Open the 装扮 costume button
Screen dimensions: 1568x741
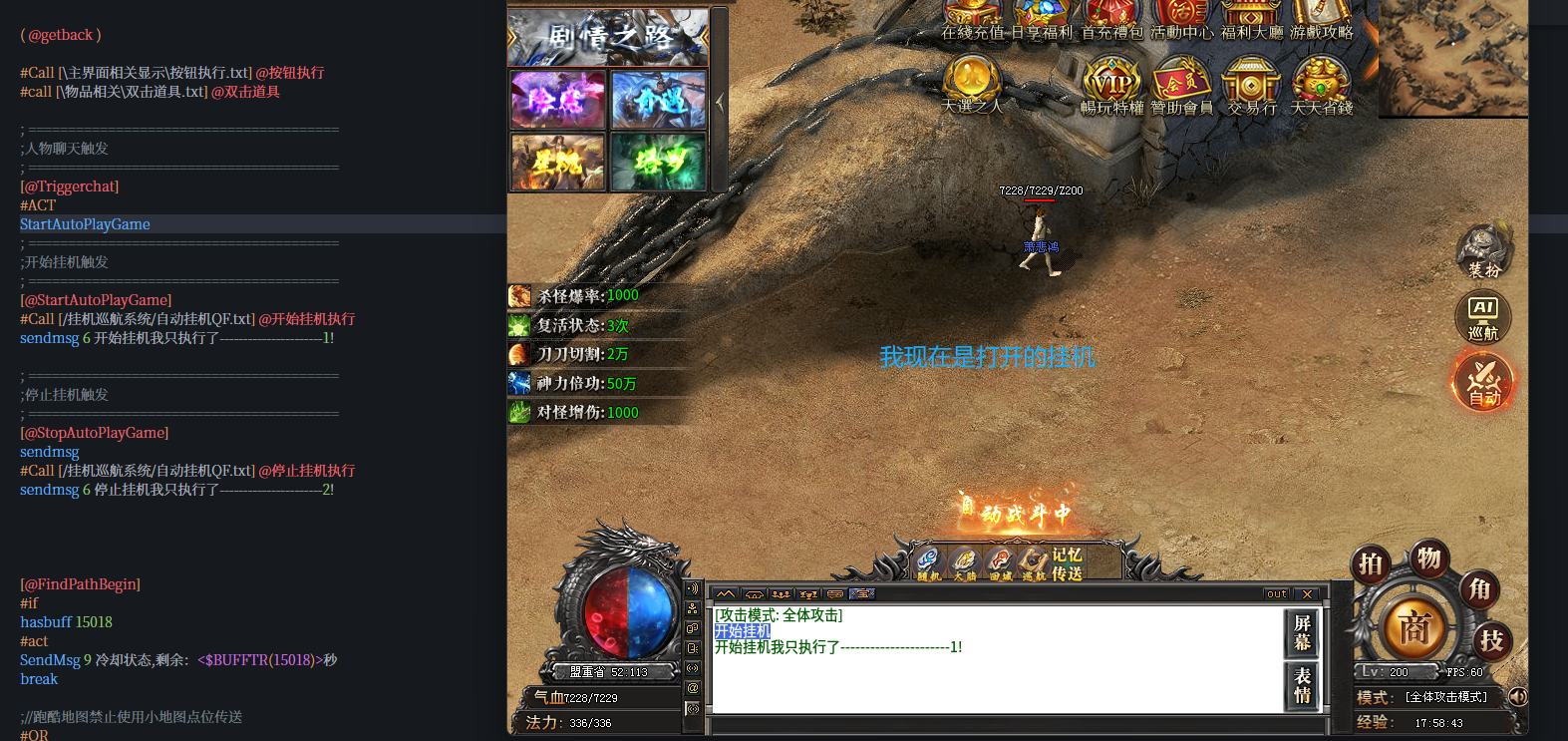pyautogui.click(x=1483, y=250)
